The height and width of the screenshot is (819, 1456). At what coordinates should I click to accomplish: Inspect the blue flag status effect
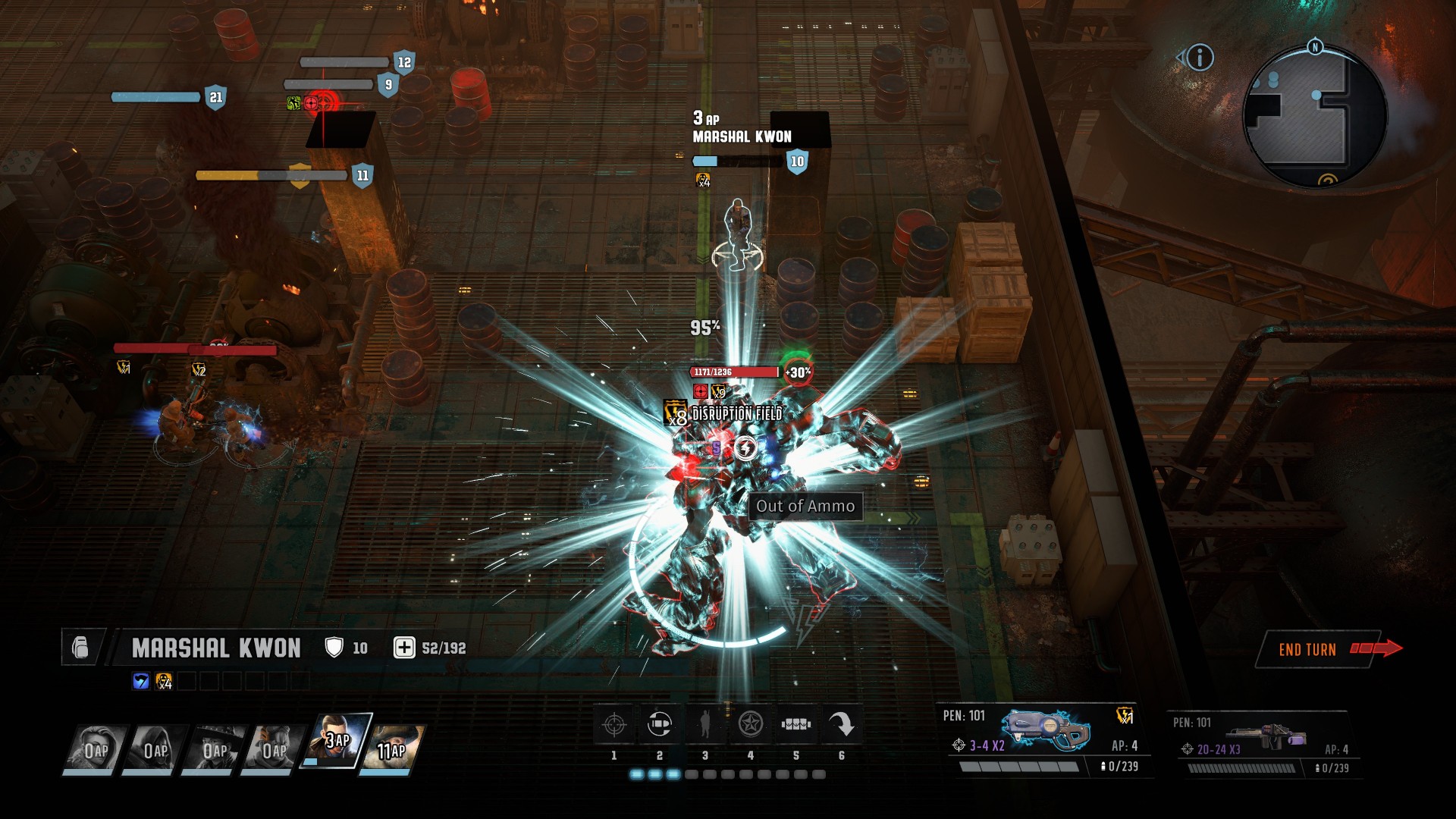[141, 681]
